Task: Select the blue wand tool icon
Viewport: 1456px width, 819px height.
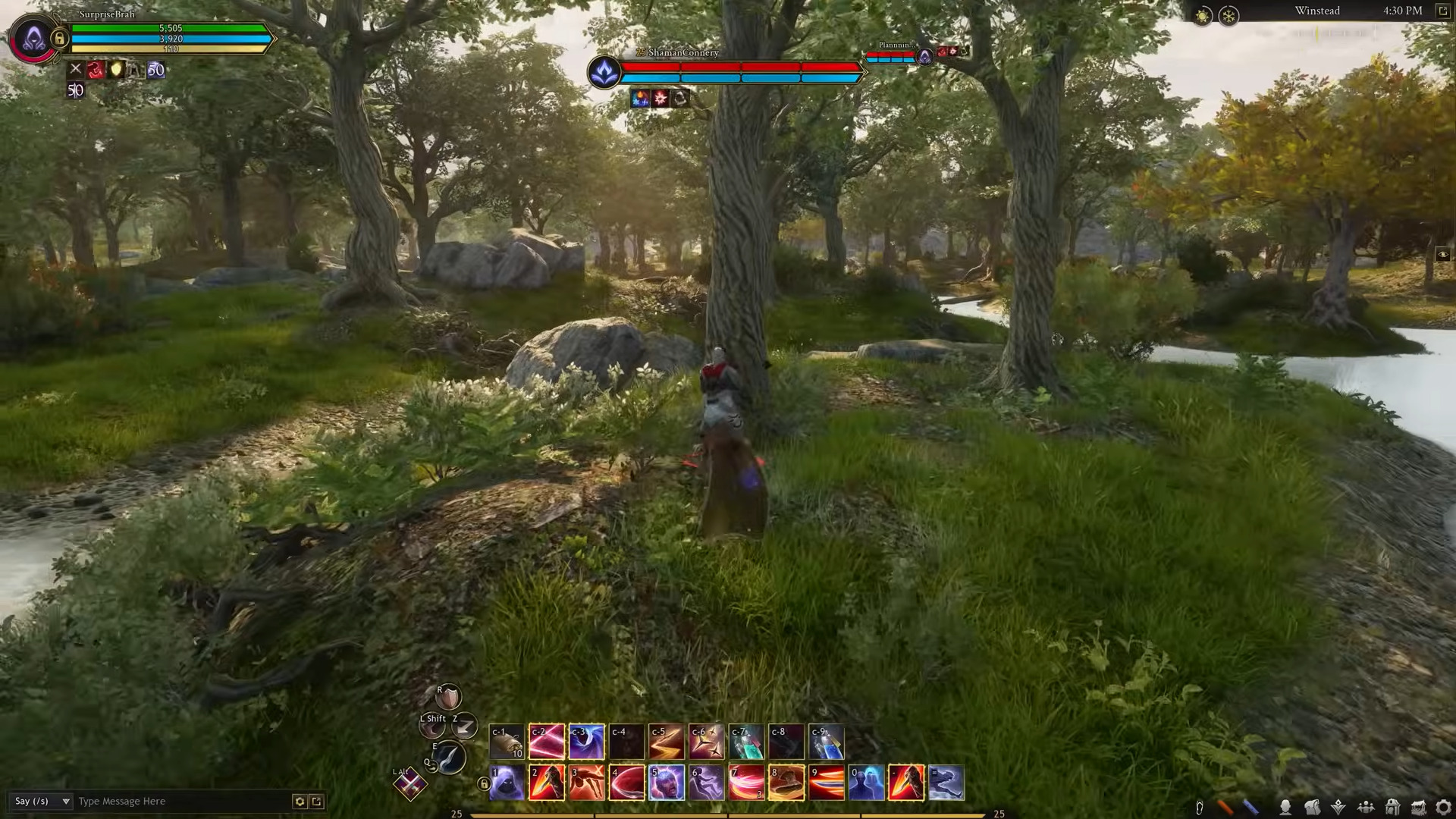Action: point(1250,806)
